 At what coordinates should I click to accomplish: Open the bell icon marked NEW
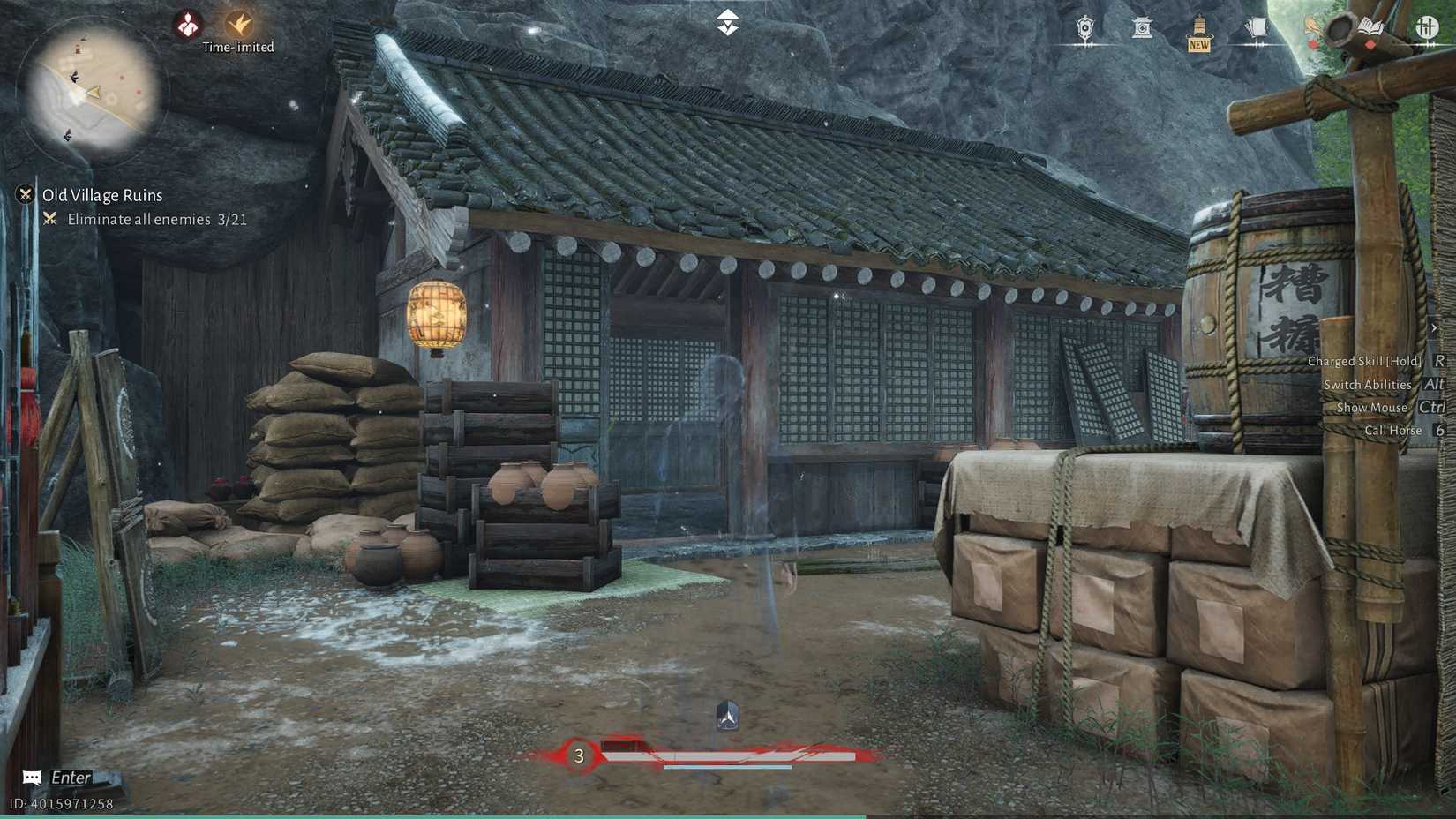click(1198, 25)
